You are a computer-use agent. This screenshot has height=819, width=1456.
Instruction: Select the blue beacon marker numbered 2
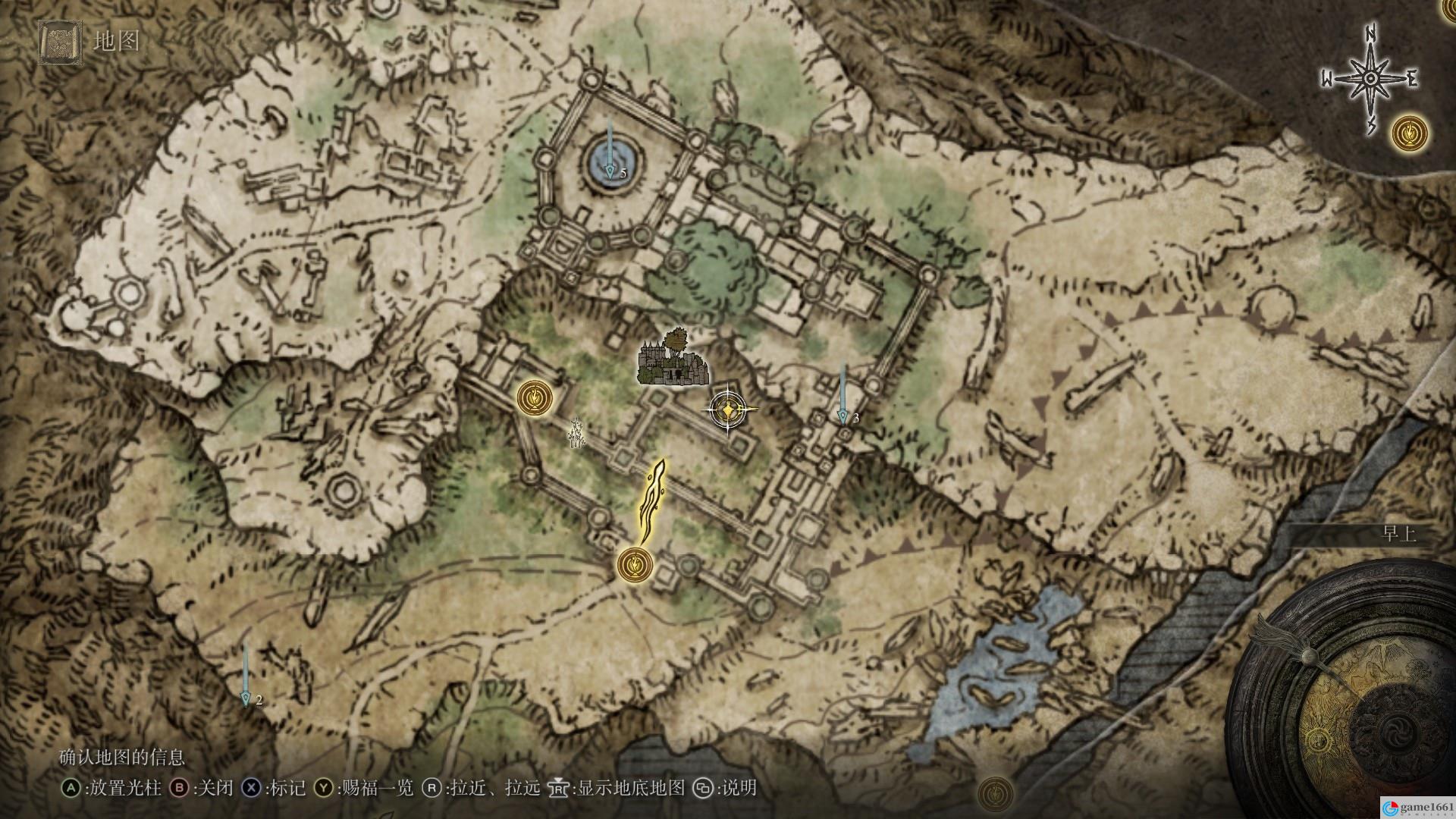pos(246,697)
